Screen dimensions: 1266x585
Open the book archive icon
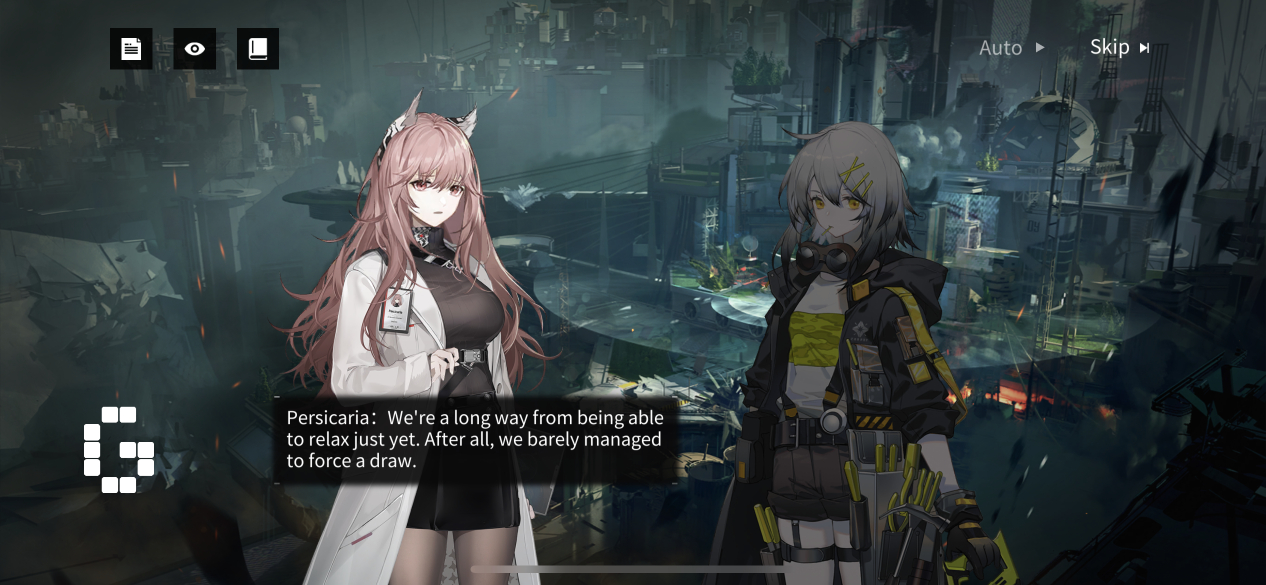(x=258, y=49)
